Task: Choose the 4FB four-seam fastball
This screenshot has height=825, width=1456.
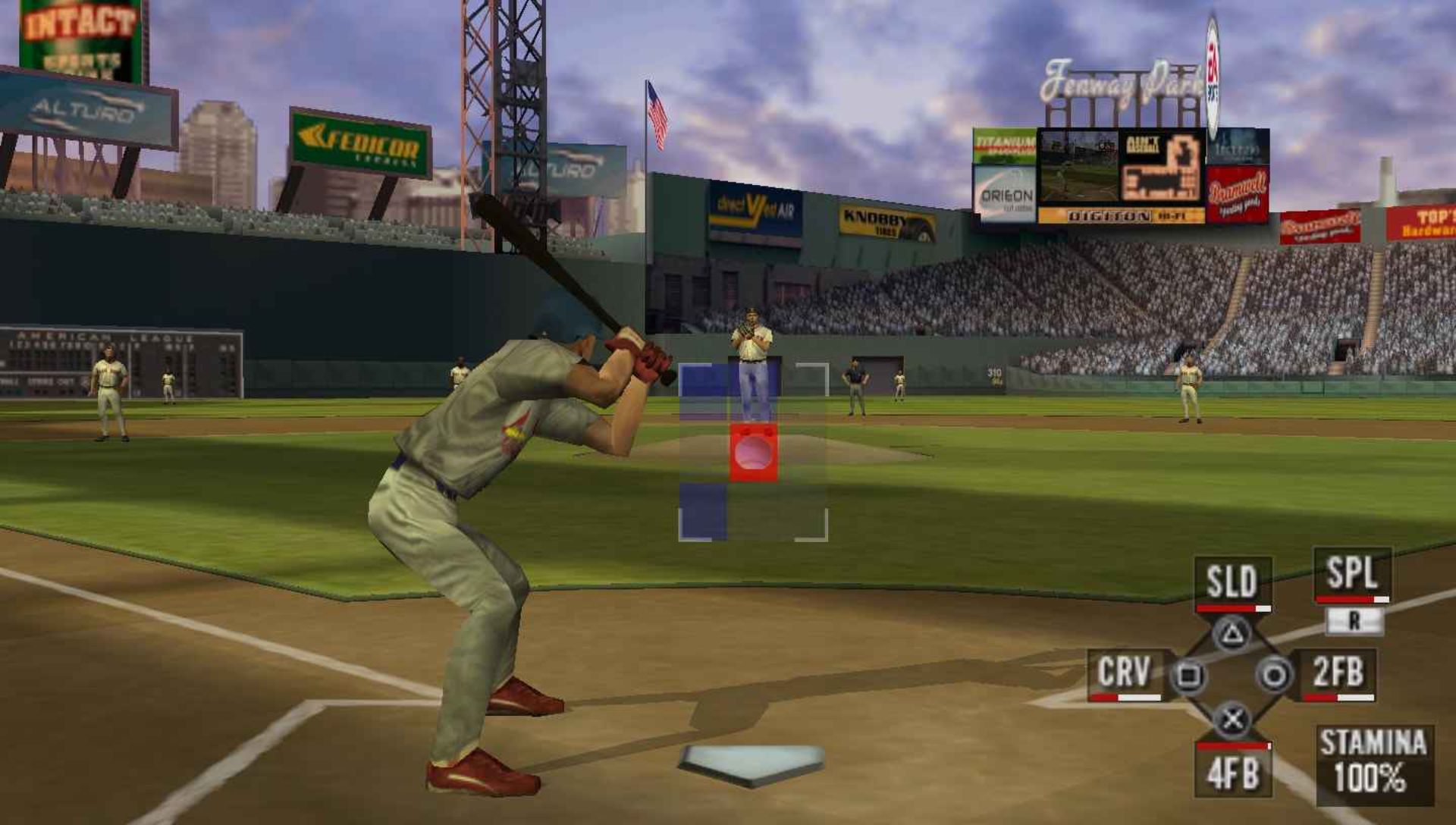Action: (1233, 773)
